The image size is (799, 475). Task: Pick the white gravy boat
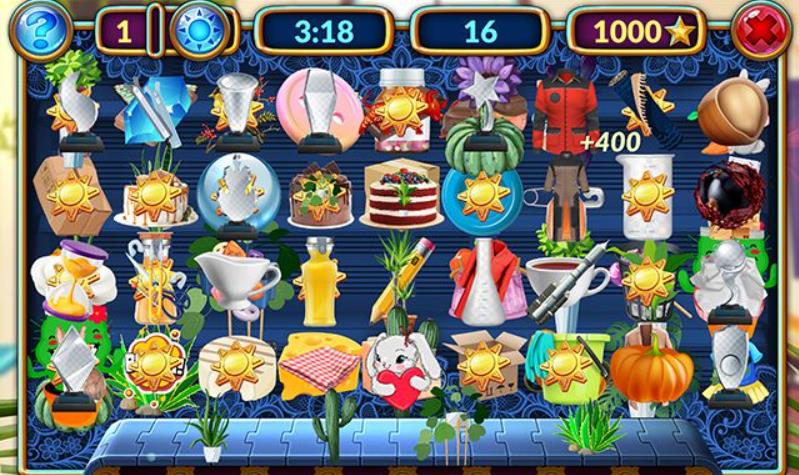click(x=236, y=272)
